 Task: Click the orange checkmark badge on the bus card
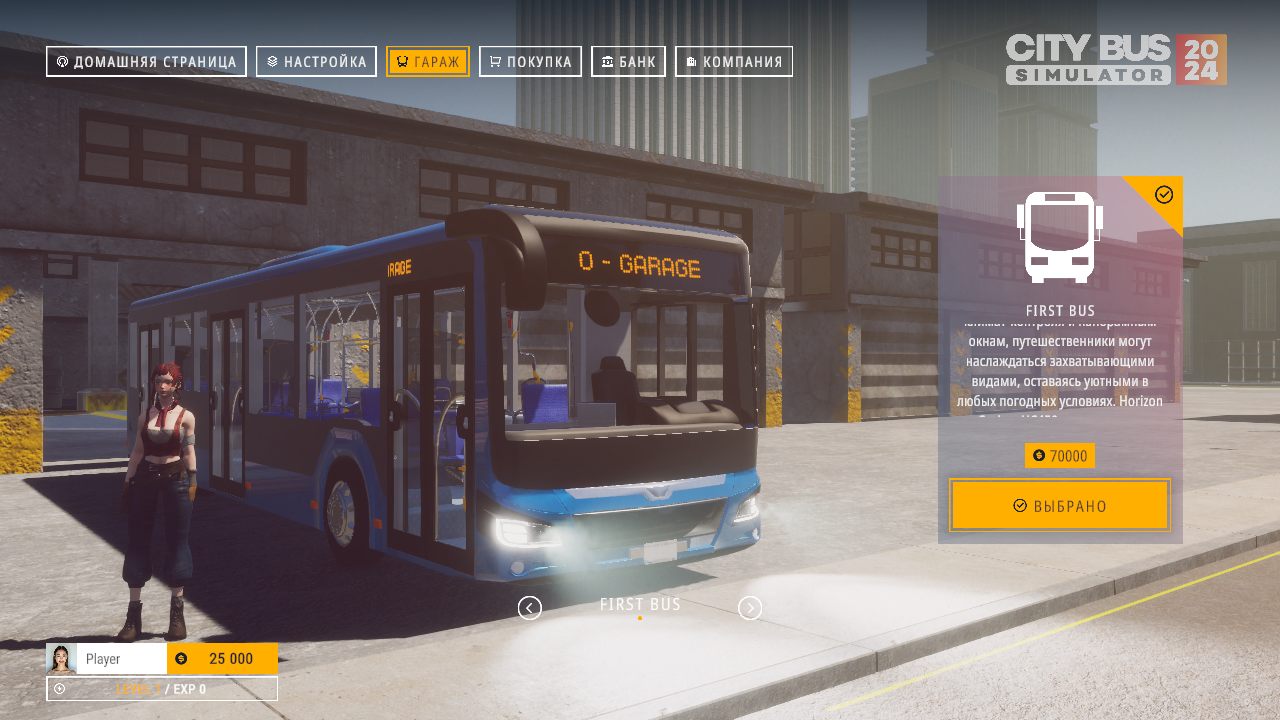point(1163,196)
